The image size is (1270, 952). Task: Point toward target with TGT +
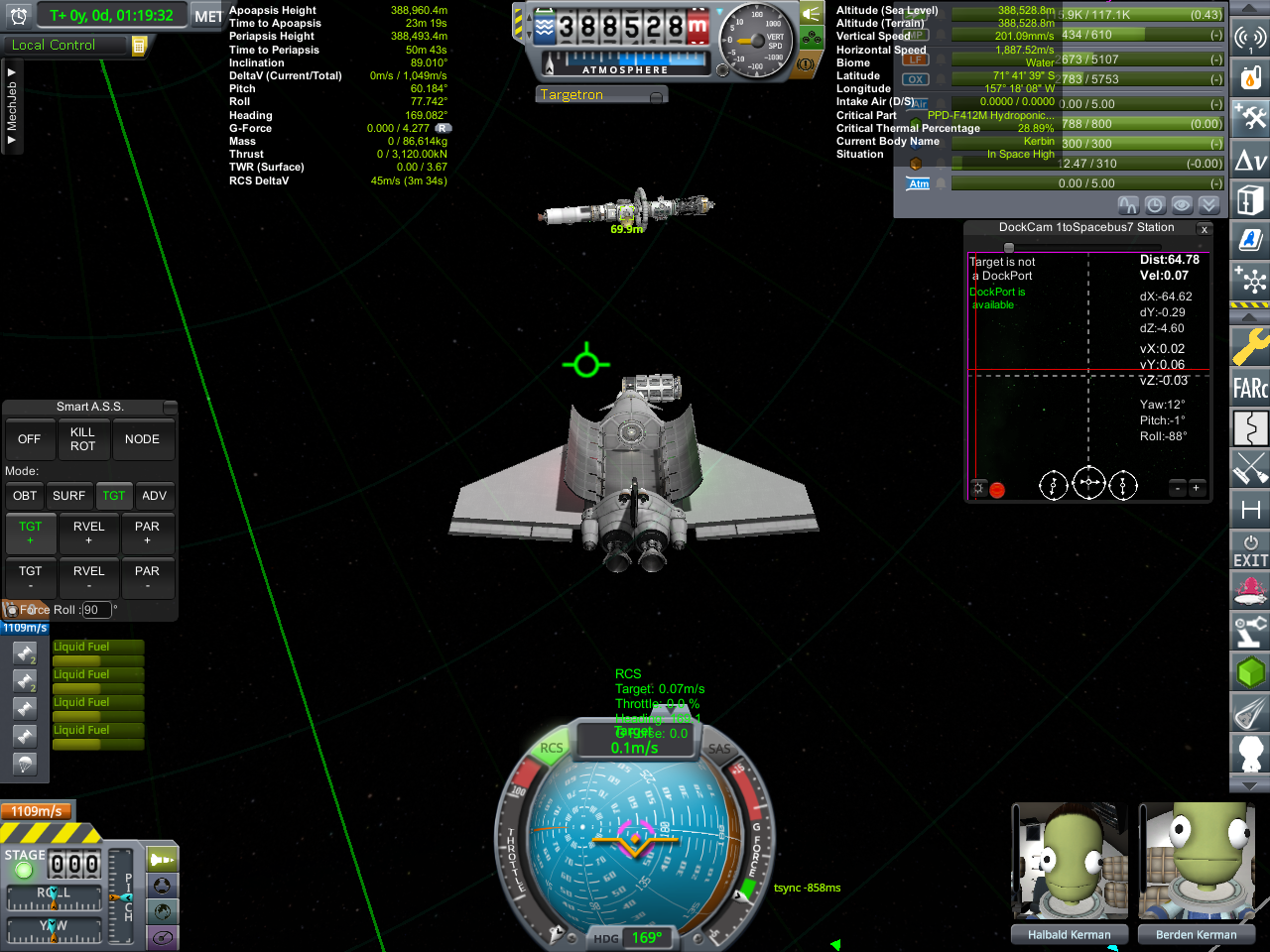(31, 533)
